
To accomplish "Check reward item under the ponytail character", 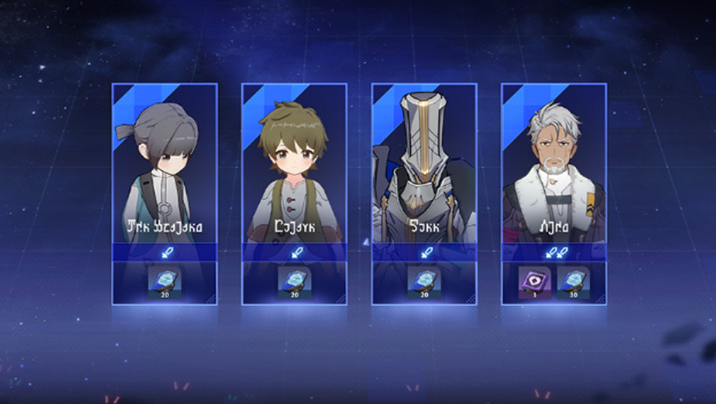I will click(162, 280).
